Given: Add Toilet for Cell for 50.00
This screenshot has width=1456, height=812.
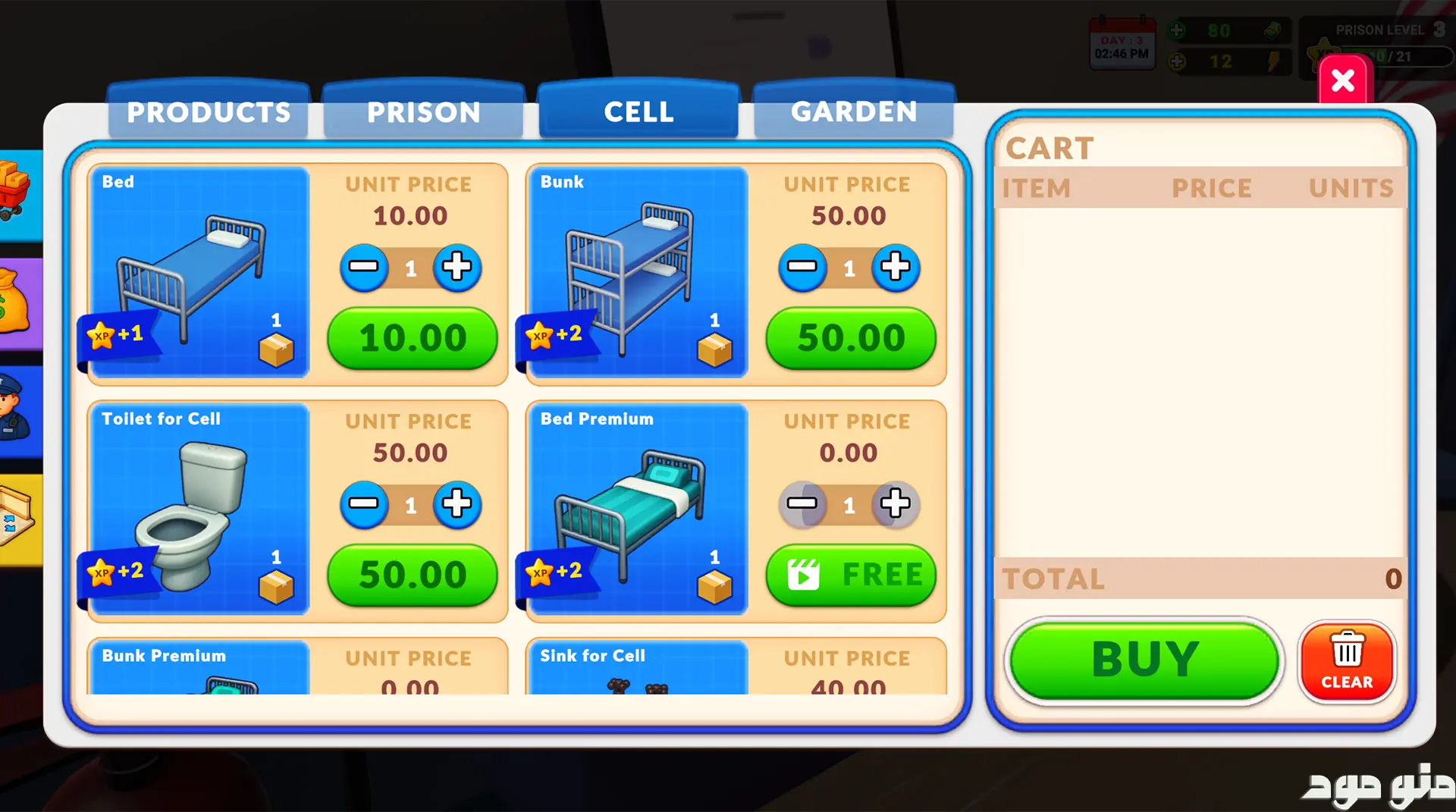Looking at the screenshot, I should (x=412, y=575).
